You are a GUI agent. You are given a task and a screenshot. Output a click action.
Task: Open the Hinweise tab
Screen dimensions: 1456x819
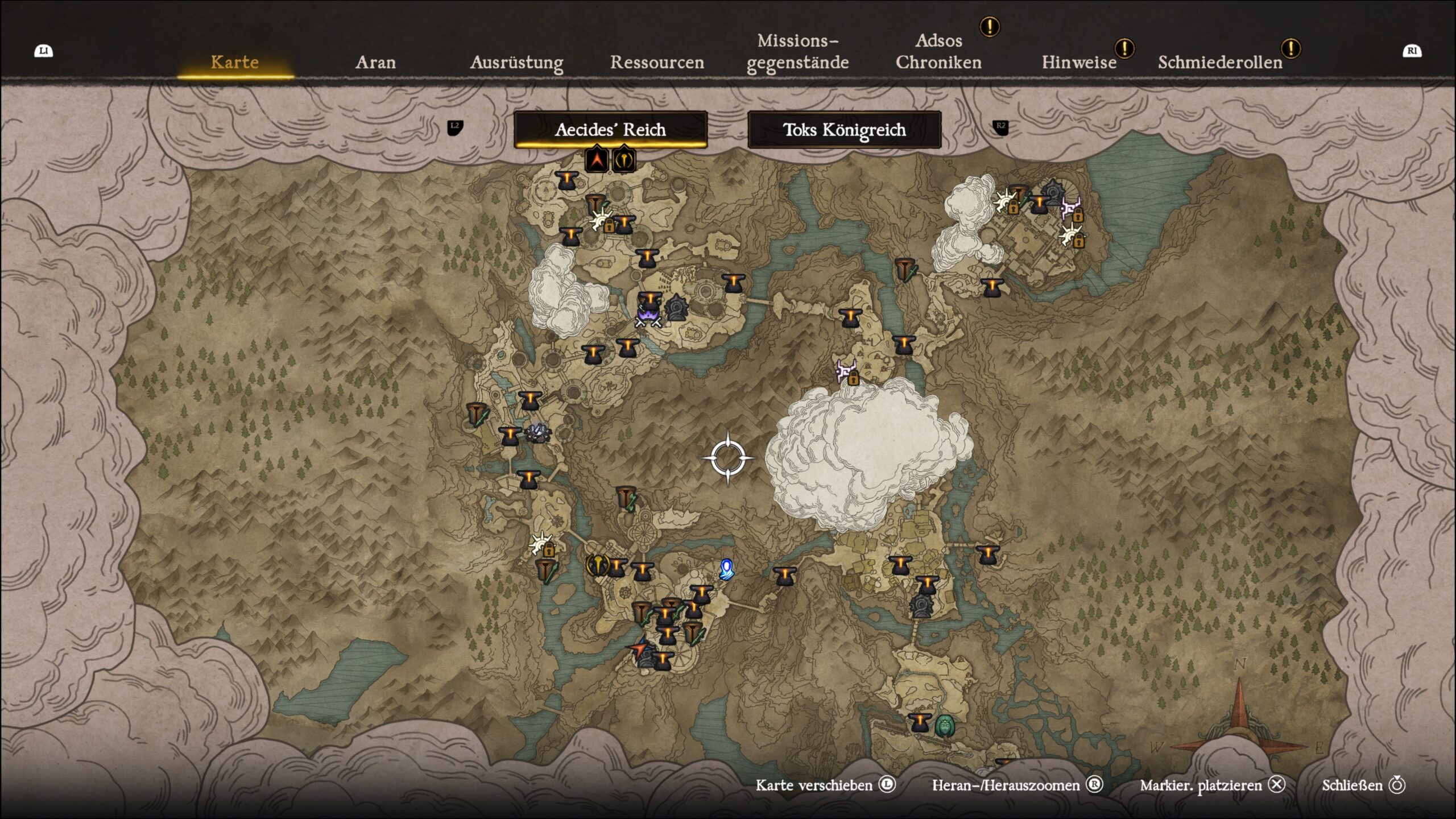tap(1079, 62)
